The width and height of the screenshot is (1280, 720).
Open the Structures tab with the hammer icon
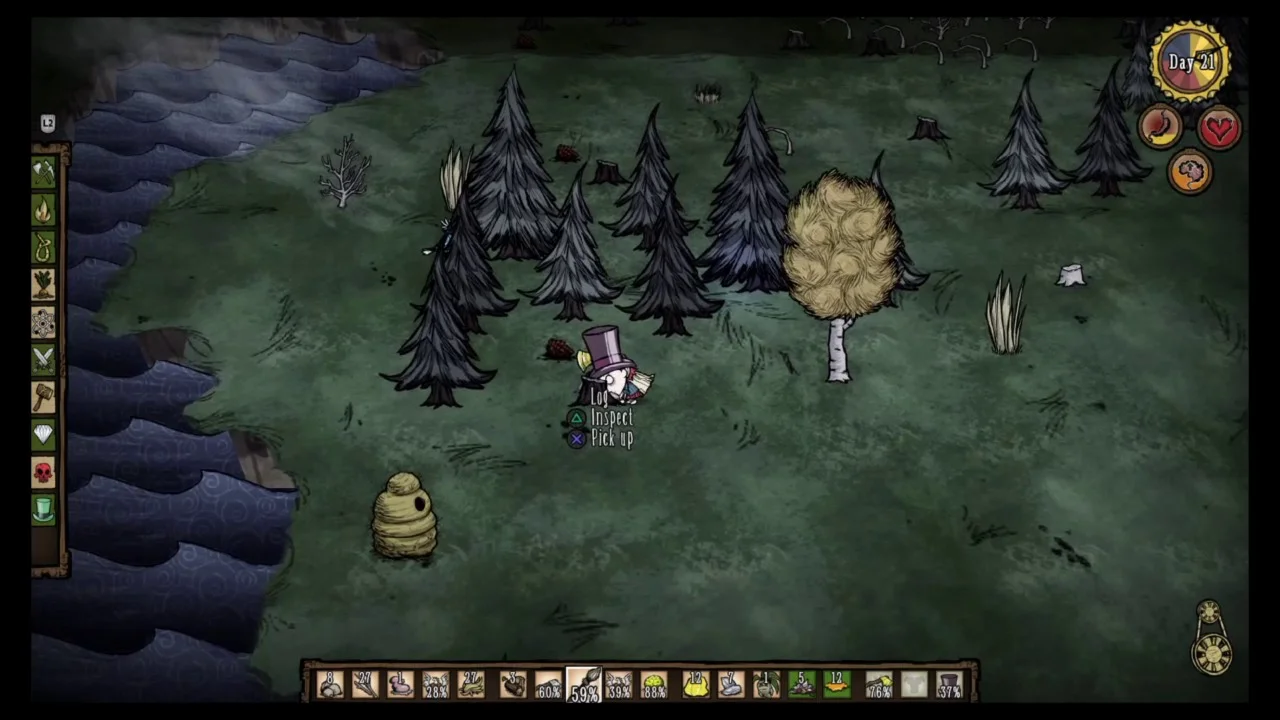[x=43, y=395]
